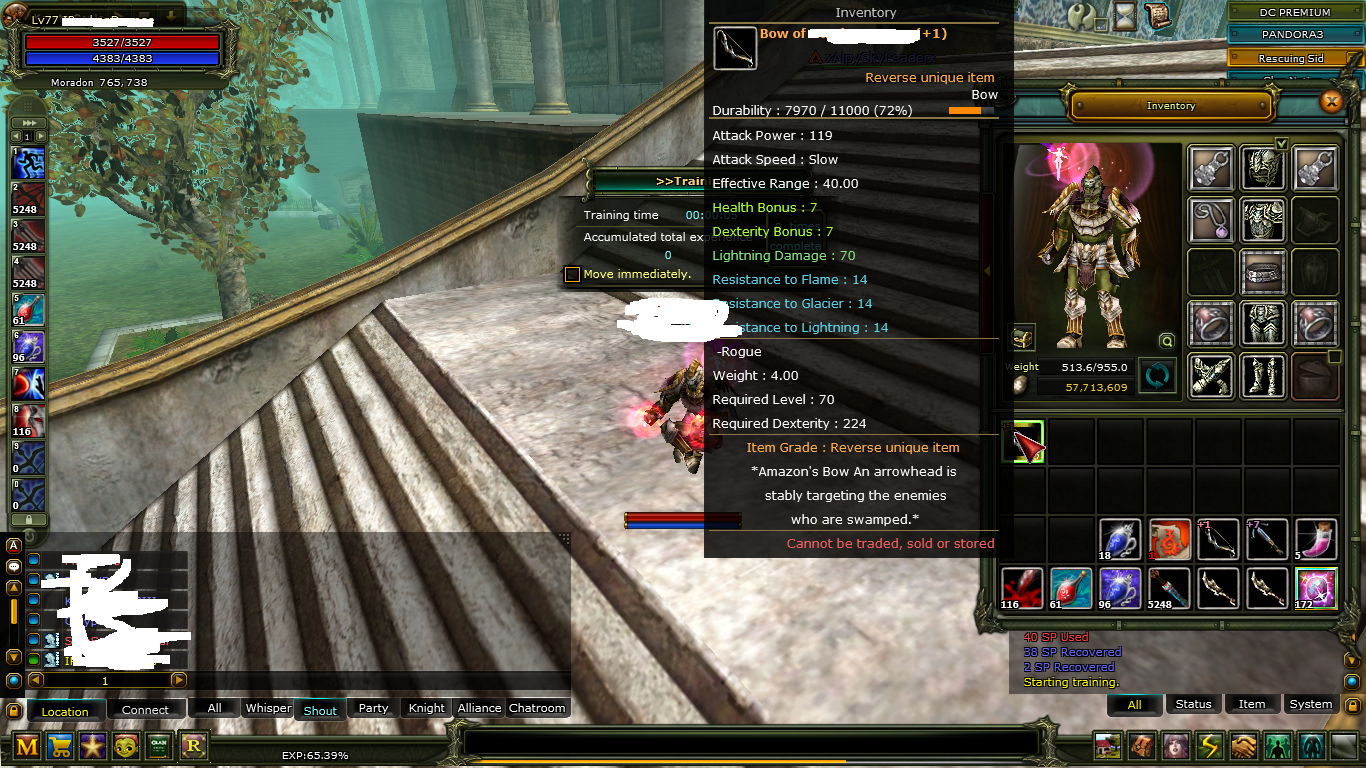Click the right arrow of skill bar pager
Viewport: 1366px width, 768px height.
click(x=40, y=135)
